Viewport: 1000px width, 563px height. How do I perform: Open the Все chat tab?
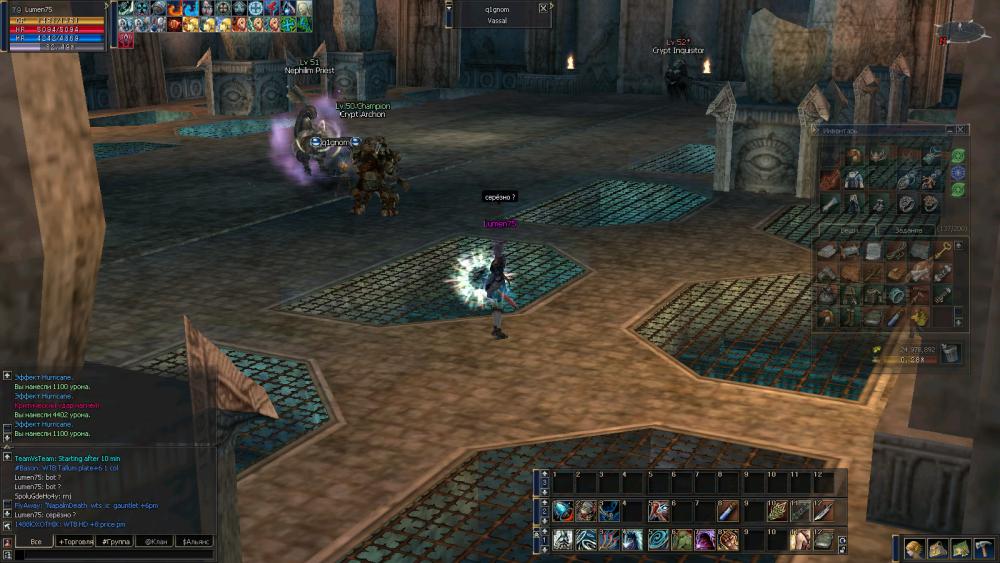(35, 541)
